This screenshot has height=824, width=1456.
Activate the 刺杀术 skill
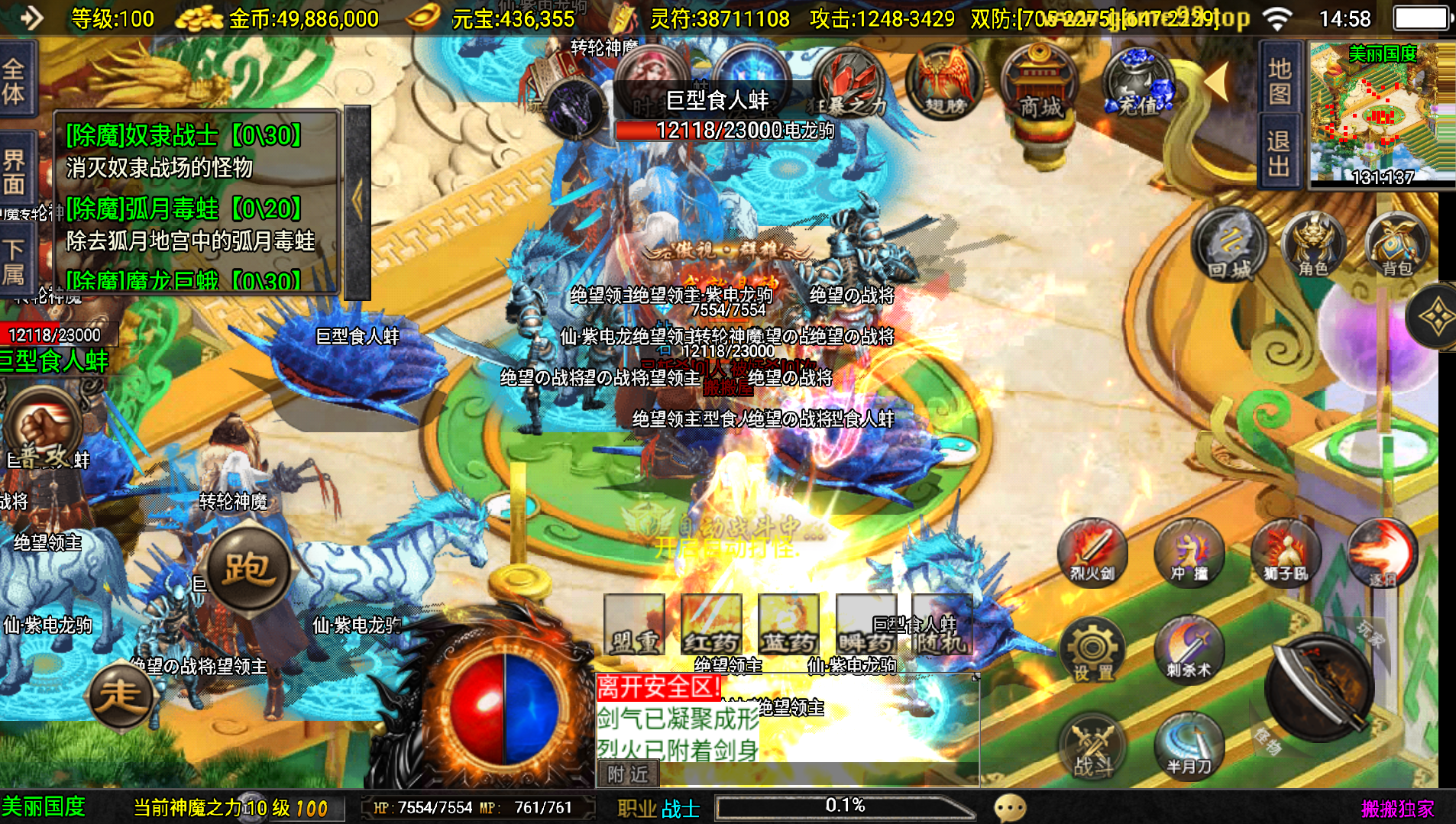point(1189,649)
